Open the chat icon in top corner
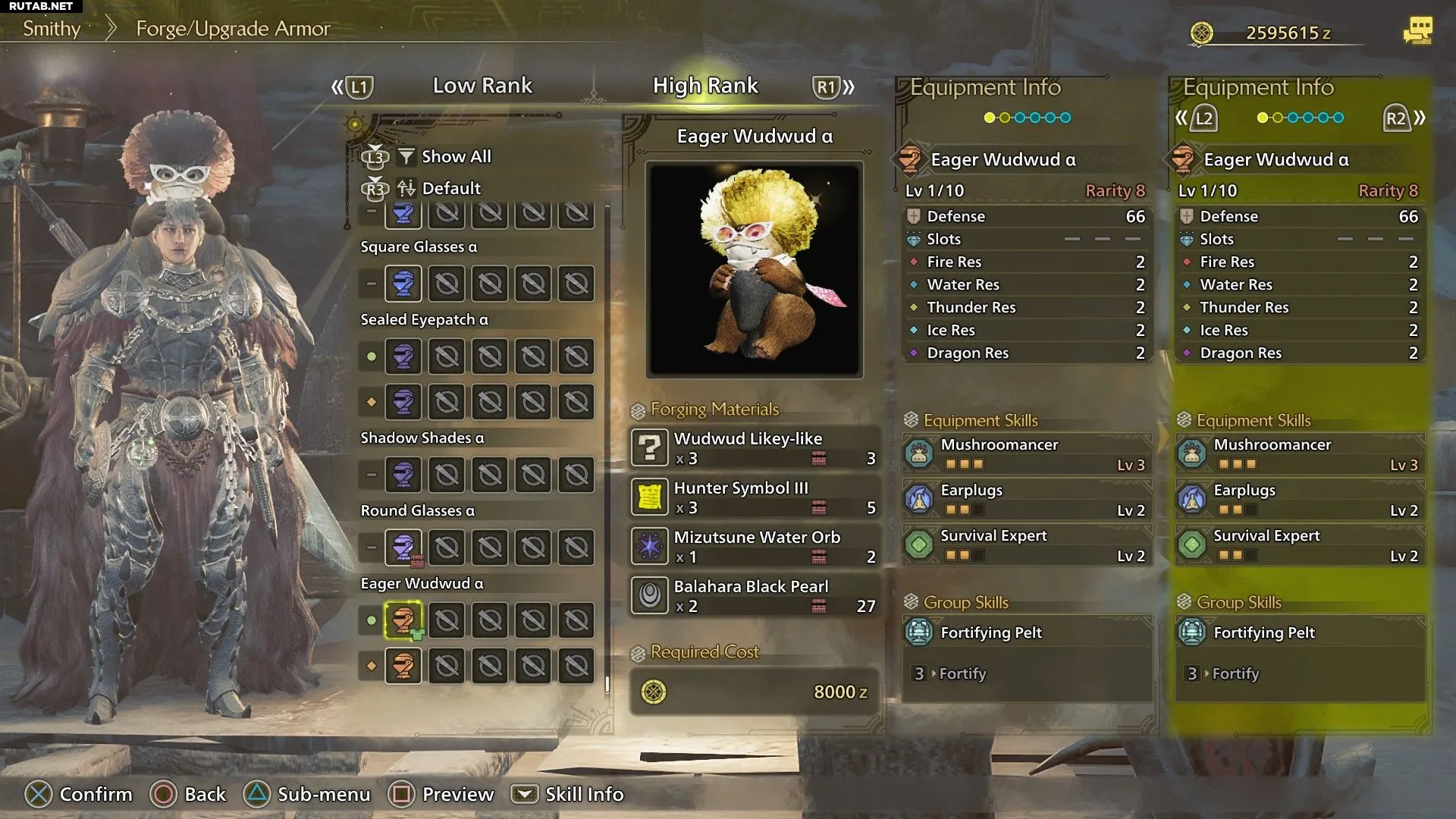The image size is (1456, 819). pyautogui.click(x=1417, y=31)
